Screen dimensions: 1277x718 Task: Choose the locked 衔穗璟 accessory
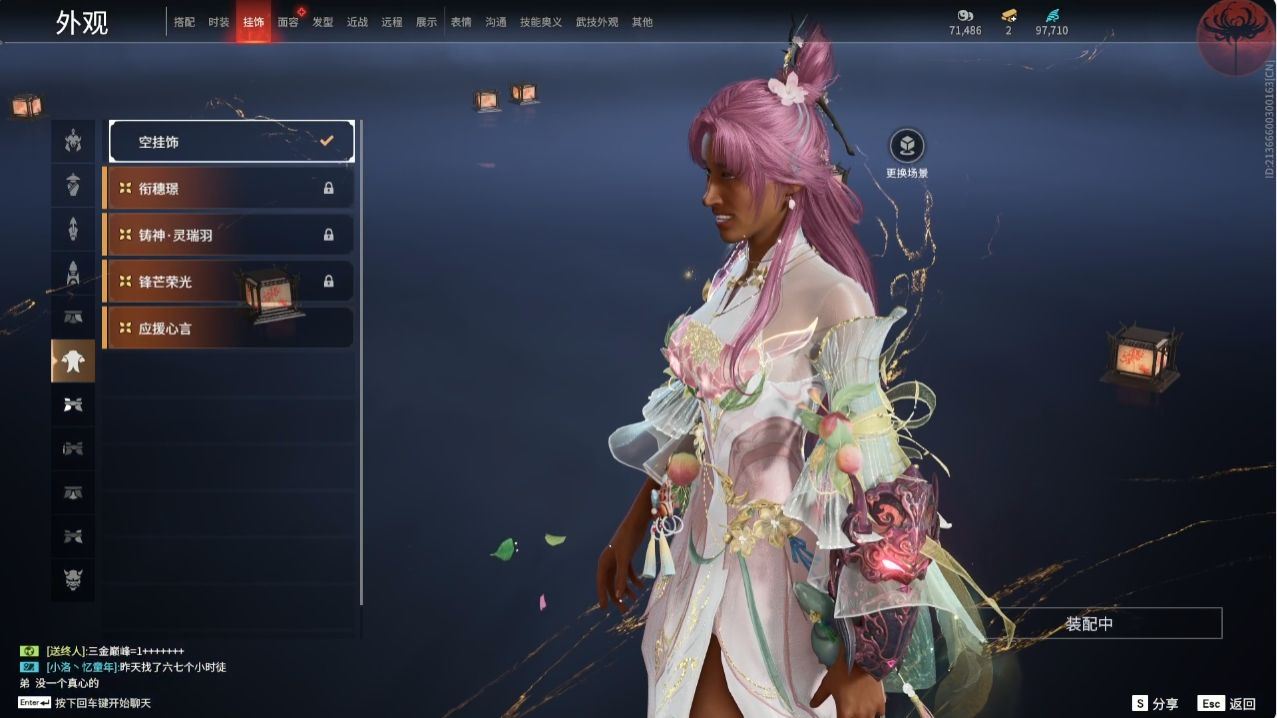[x=229, y=188]
